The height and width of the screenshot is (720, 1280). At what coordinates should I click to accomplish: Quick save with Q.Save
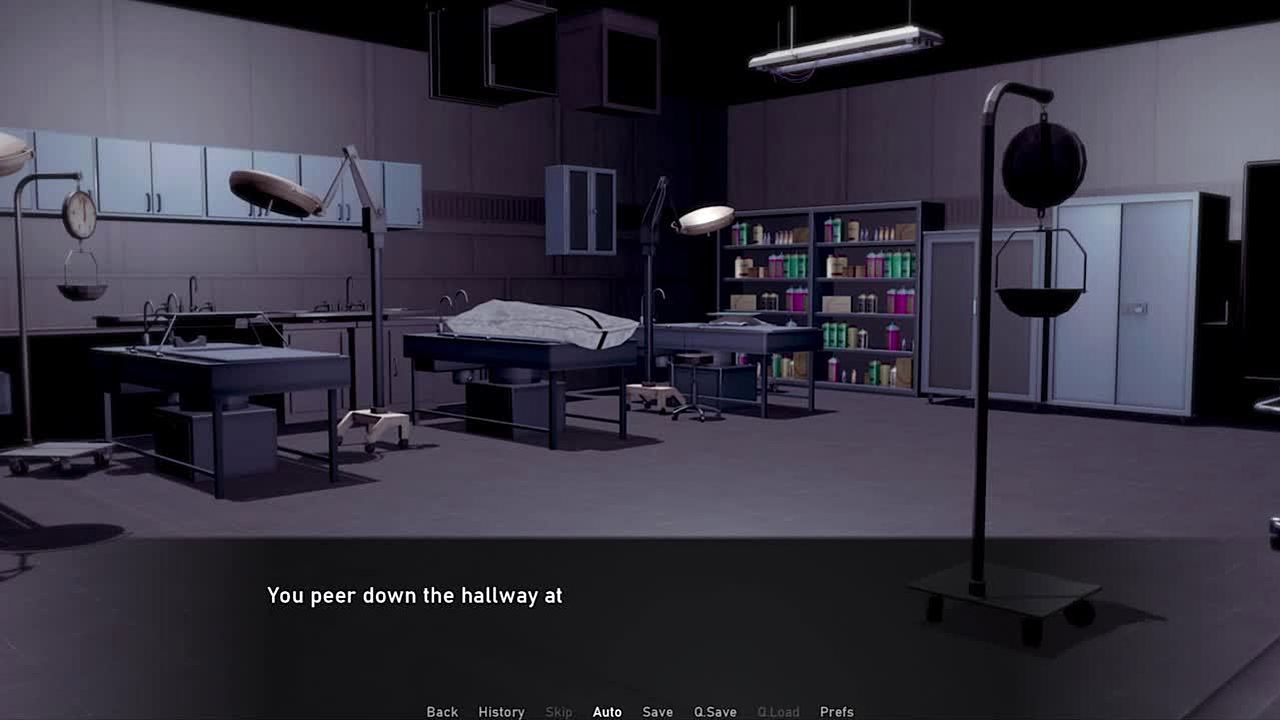tap(715, 712)
